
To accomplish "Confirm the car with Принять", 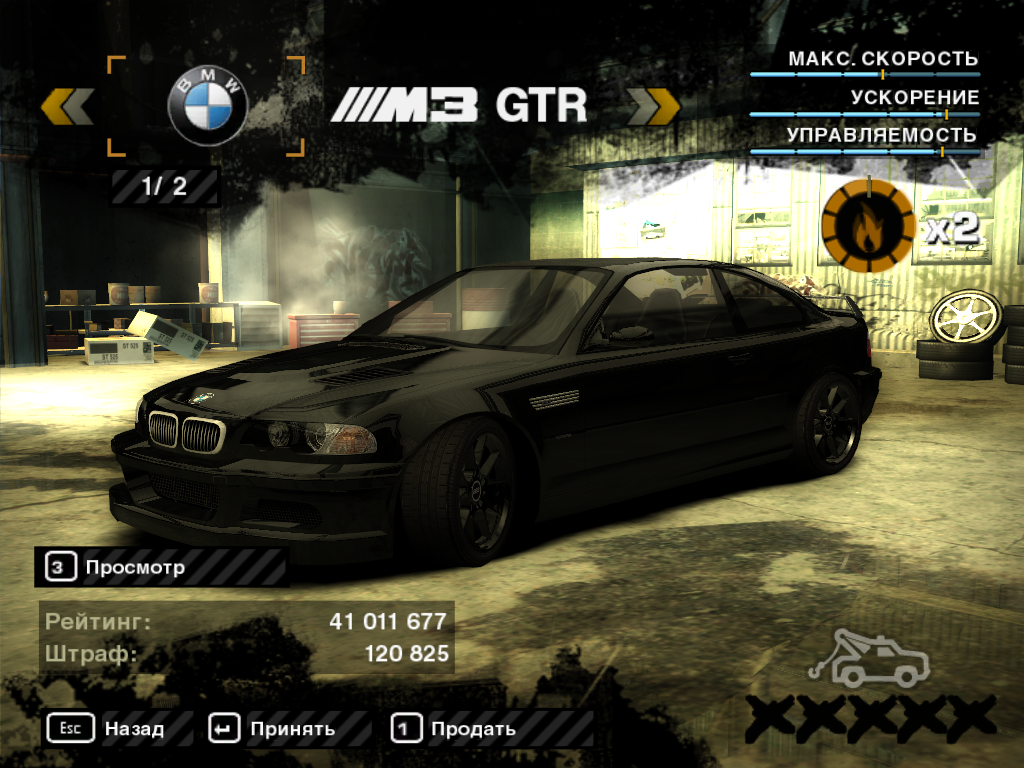I will click(272, 728).
